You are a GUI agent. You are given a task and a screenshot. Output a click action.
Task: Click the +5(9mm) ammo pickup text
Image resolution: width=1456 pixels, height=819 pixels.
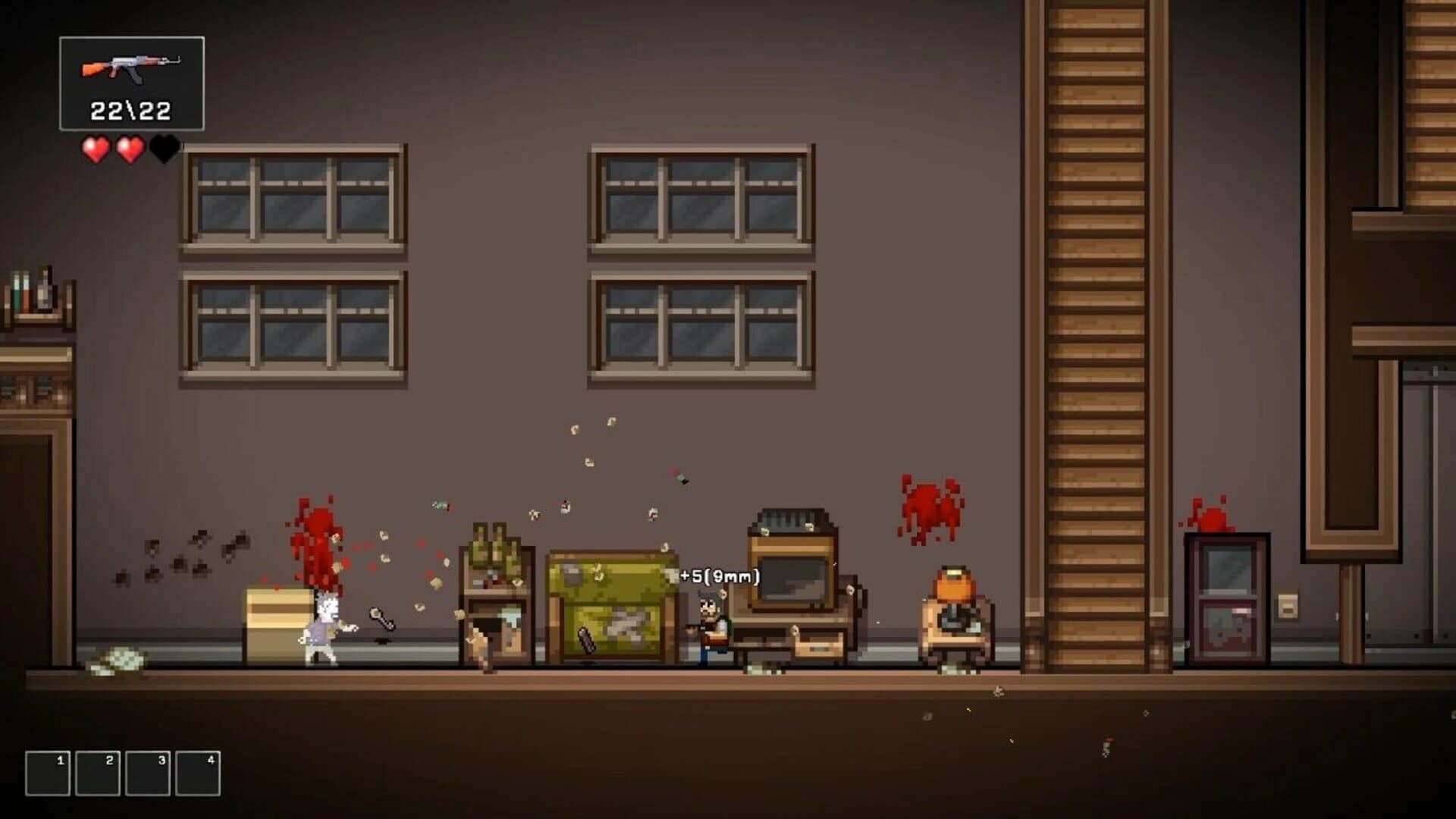pos(719,576)
